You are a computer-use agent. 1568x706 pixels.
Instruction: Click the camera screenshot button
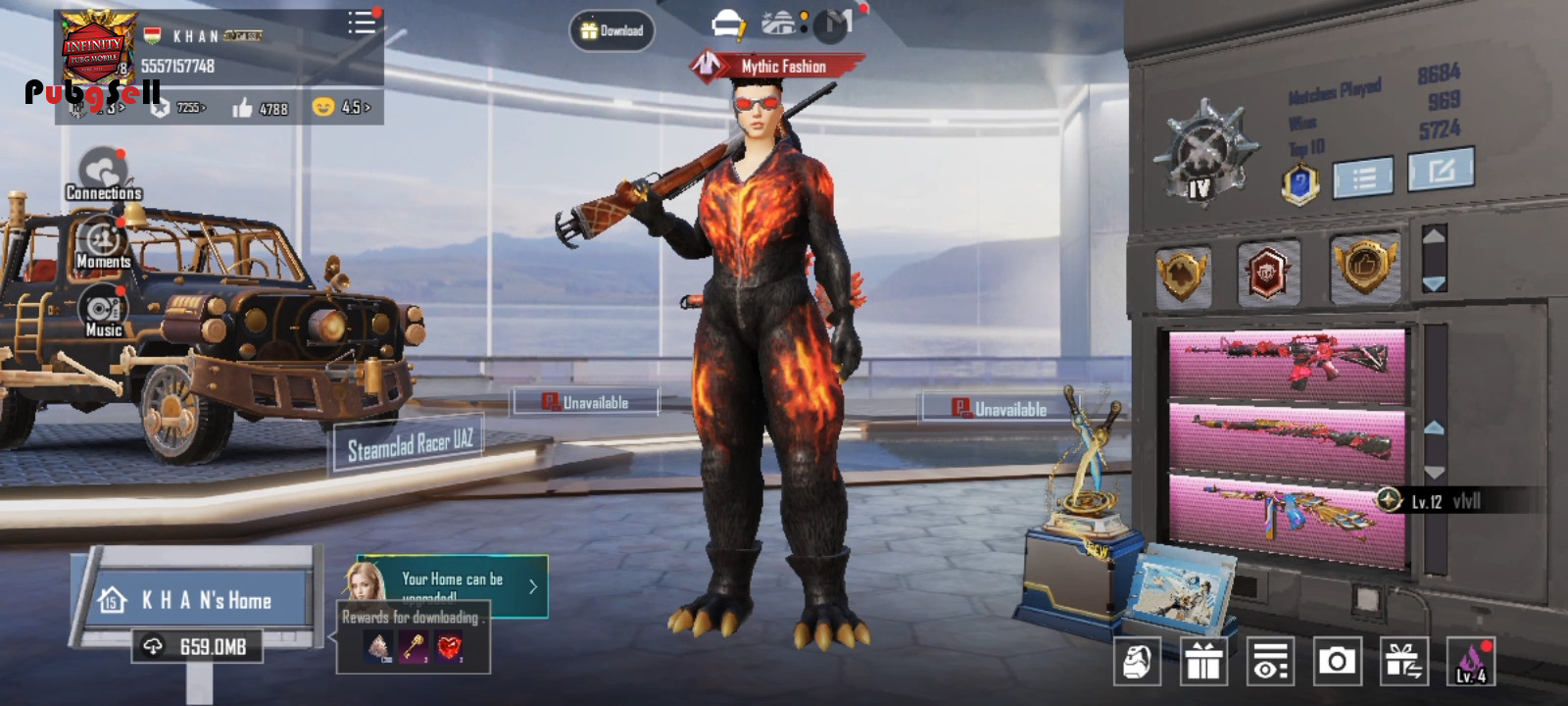click(1337, 662)
